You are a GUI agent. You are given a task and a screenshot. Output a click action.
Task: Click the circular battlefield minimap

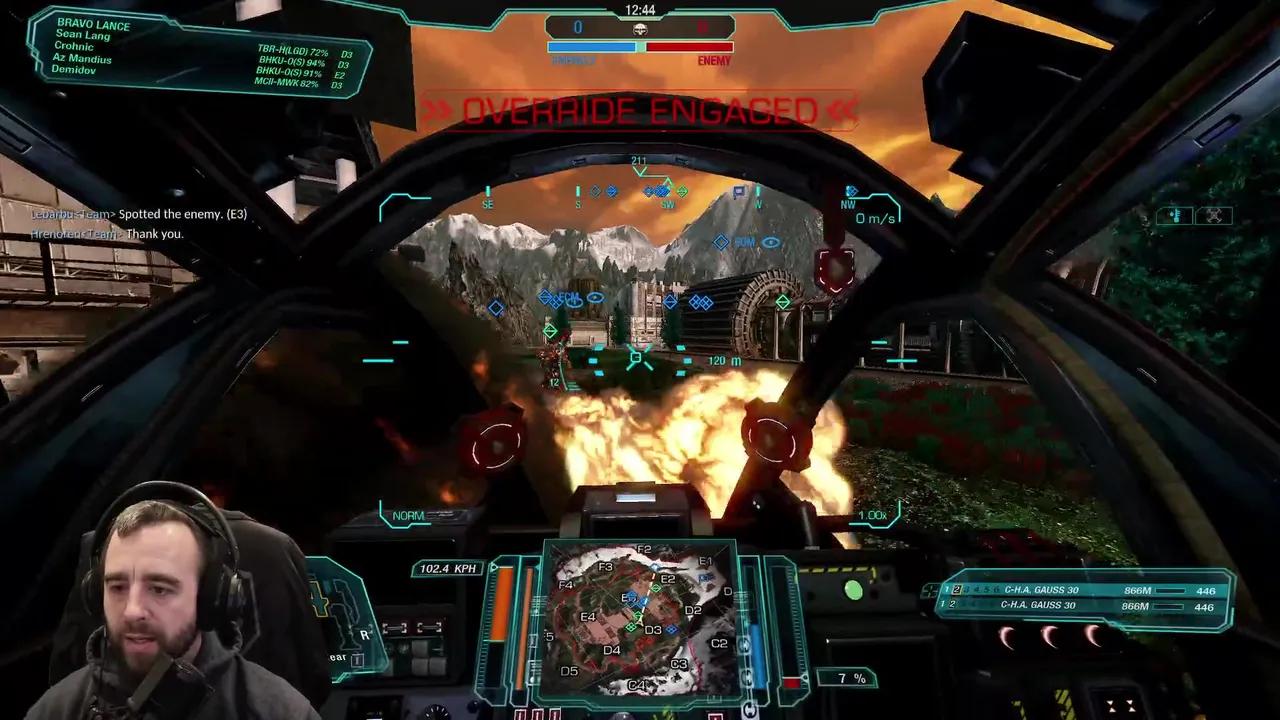(x=638, y=622)
